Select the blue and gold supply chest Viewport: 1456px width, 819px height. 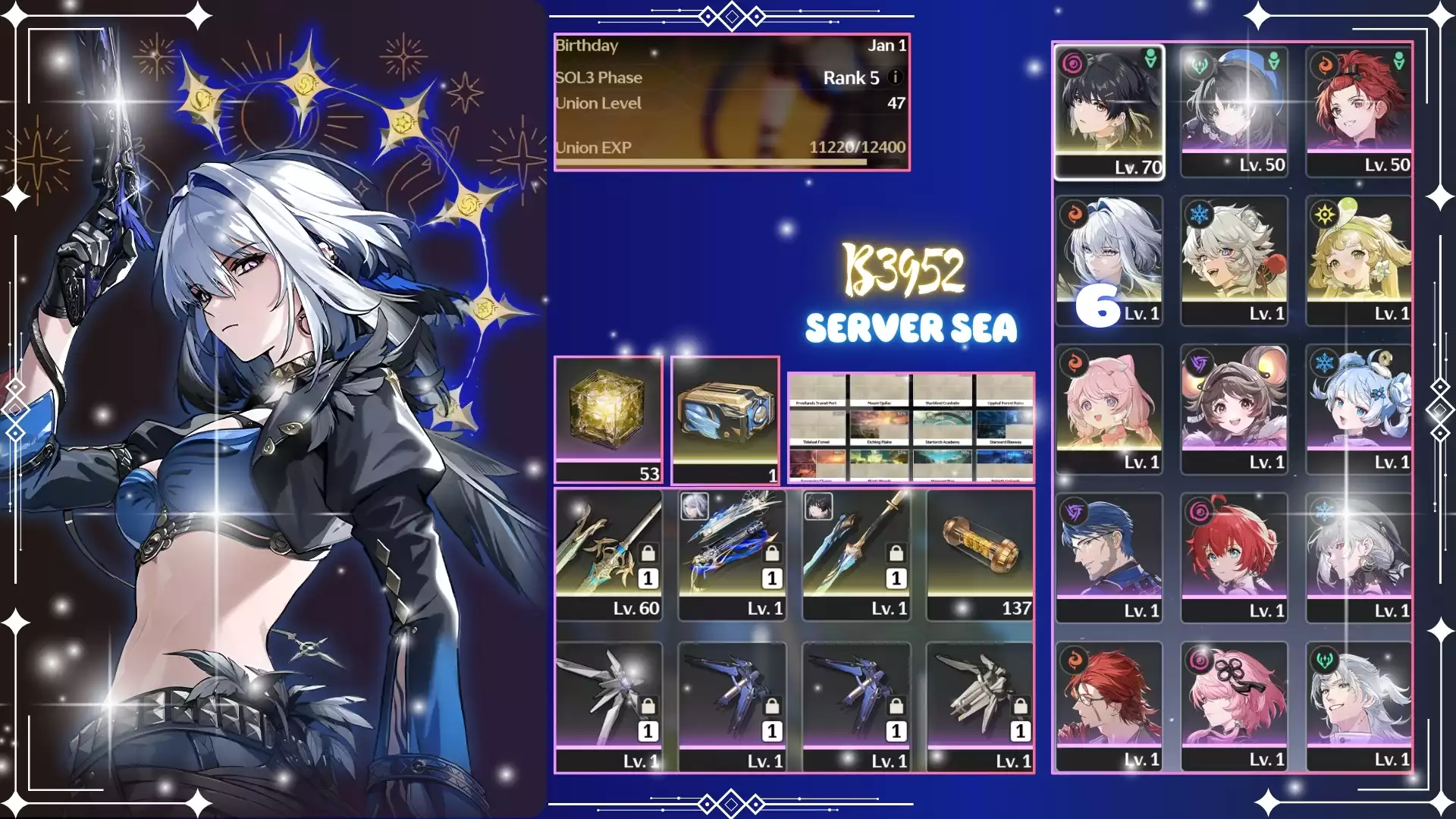725,419
